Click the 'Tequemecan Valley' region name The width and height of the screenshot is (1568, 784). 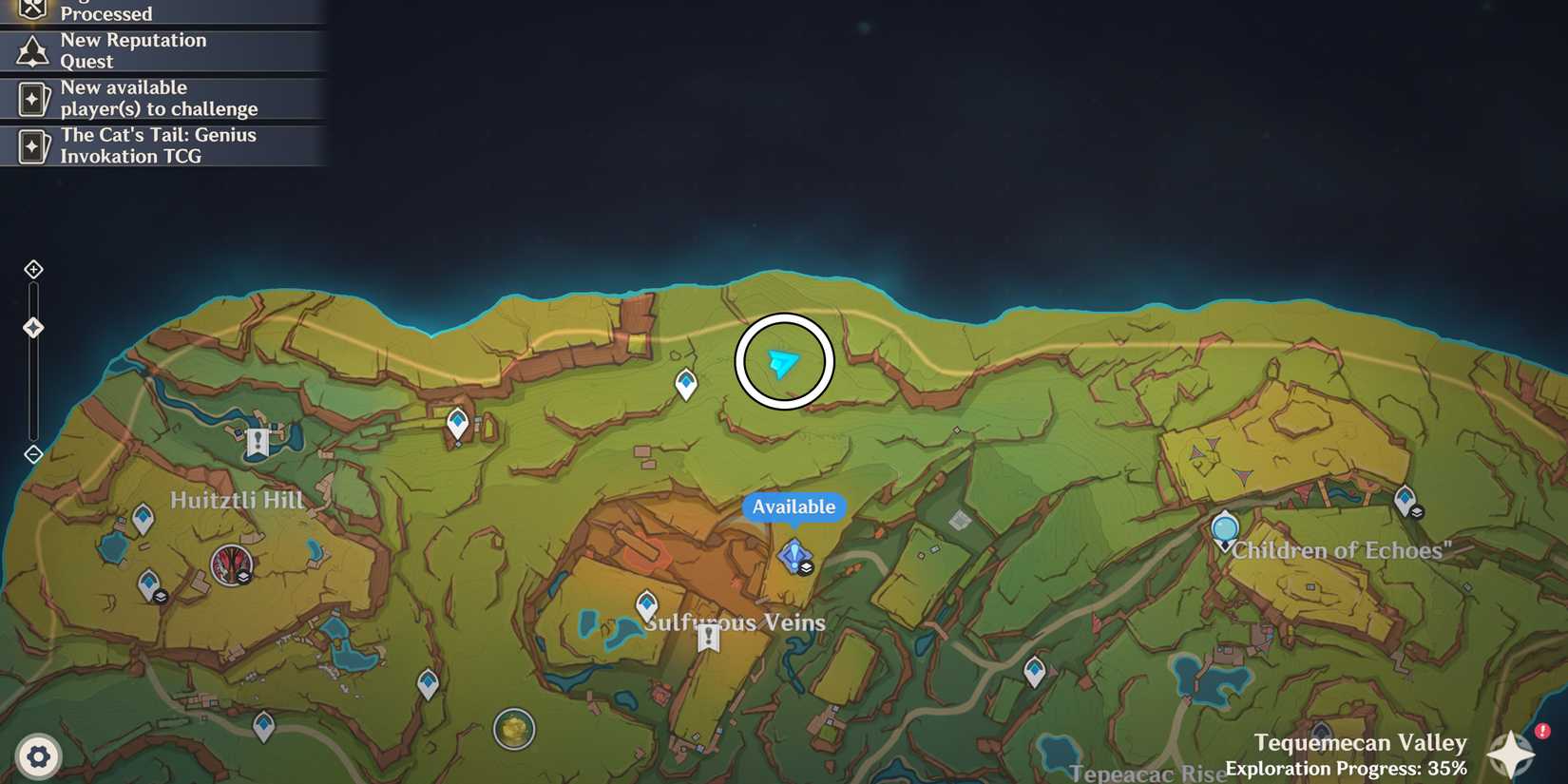pyautogui.click(x=1362, y=742)
